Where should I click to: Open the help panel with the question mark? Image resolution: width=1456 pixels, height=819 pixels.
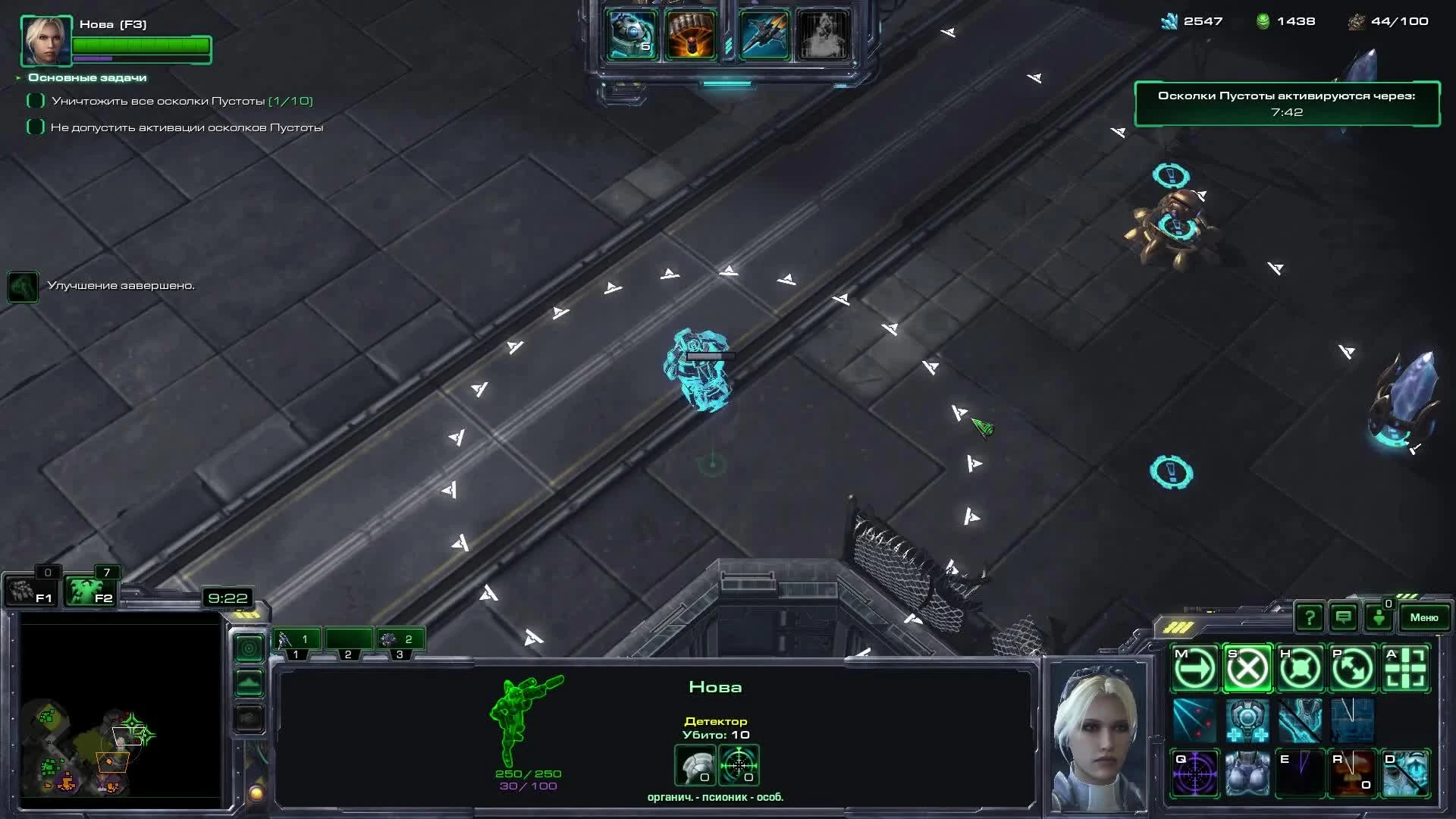pos(1310,617)
